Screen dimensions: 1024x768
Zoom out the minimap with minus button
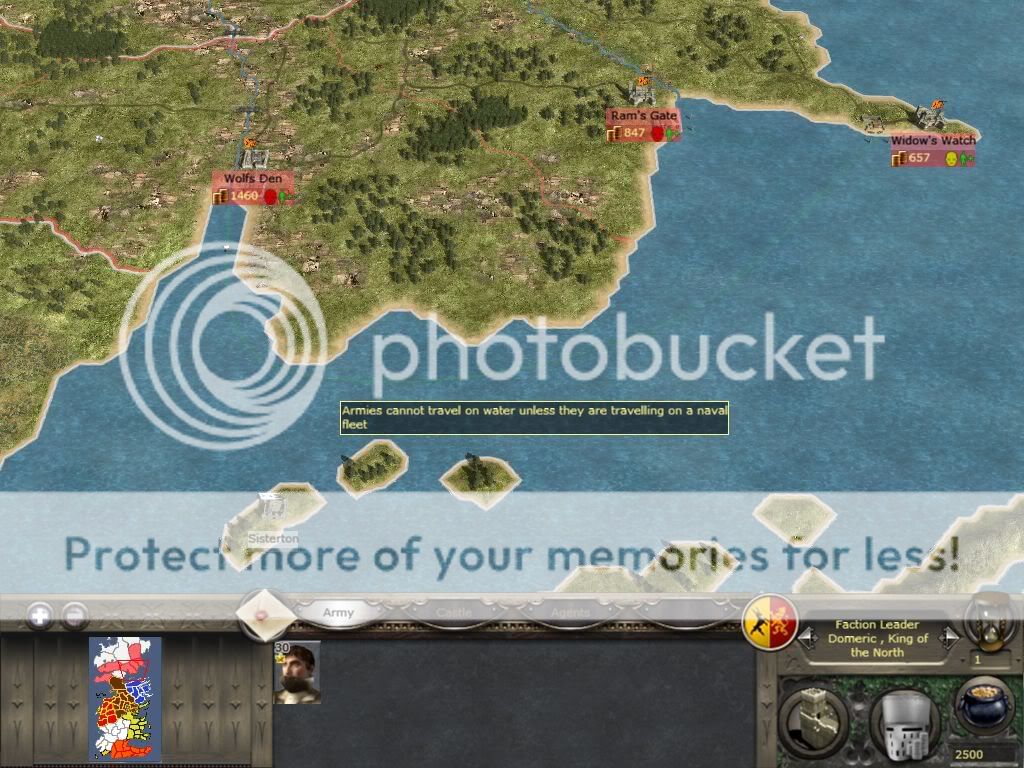pyautogui.click(x=75, y=615)
